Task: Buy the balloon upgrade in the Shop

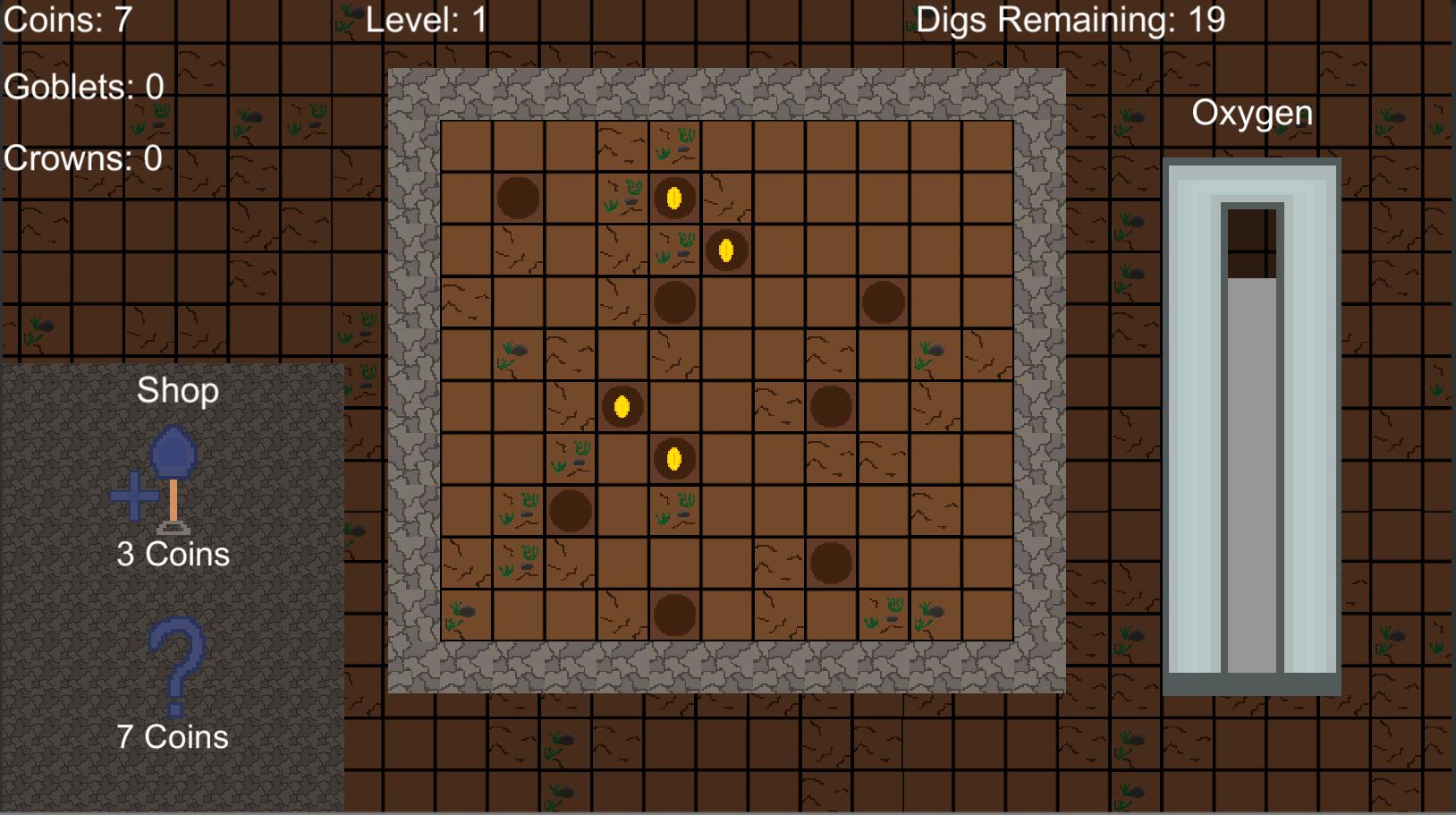Action: click(x=174, y=470)
